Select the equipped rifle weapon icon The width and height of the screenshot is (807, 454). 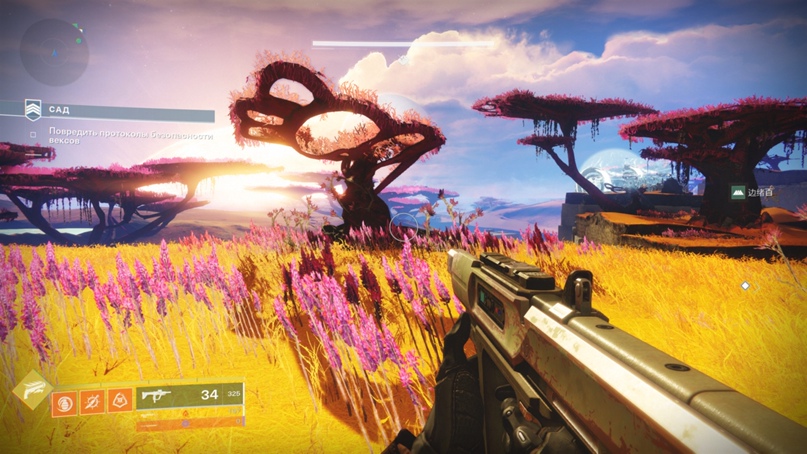[156, 396]
